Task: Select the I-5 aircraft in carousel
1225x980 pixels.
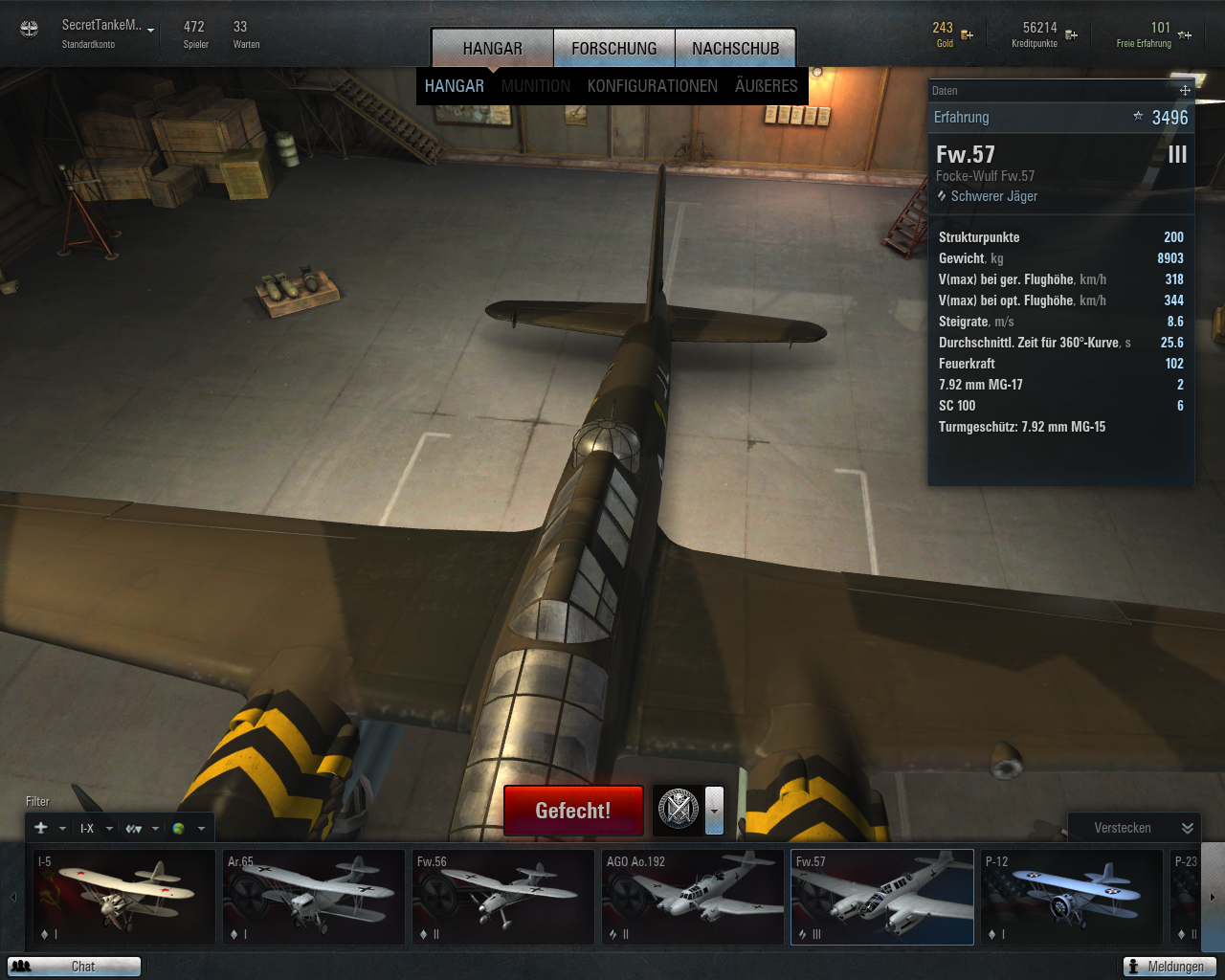Action: 124,897
